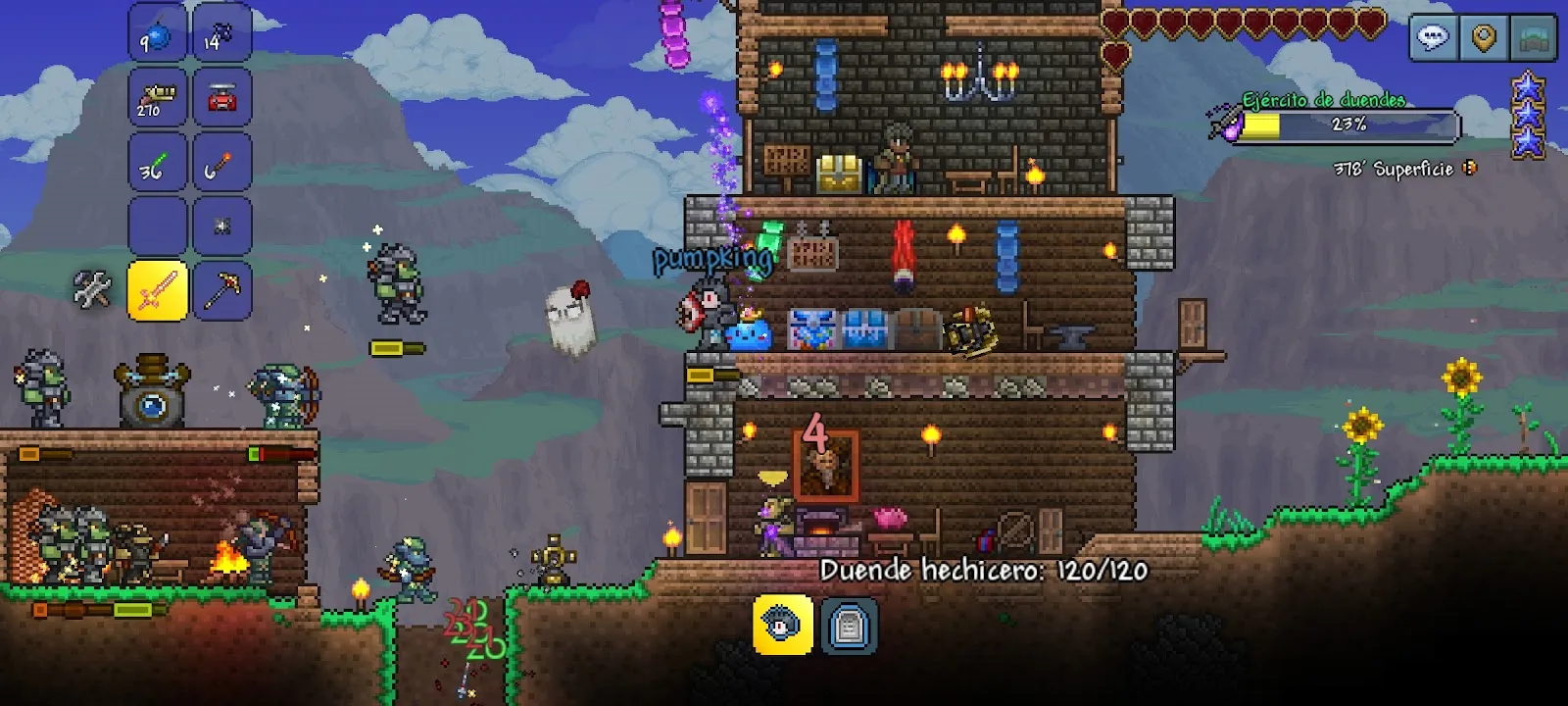Screen dimensions: 1568x706
Task: Open the map pin button
Action: pyautogui.click(x=1485, y=39)
